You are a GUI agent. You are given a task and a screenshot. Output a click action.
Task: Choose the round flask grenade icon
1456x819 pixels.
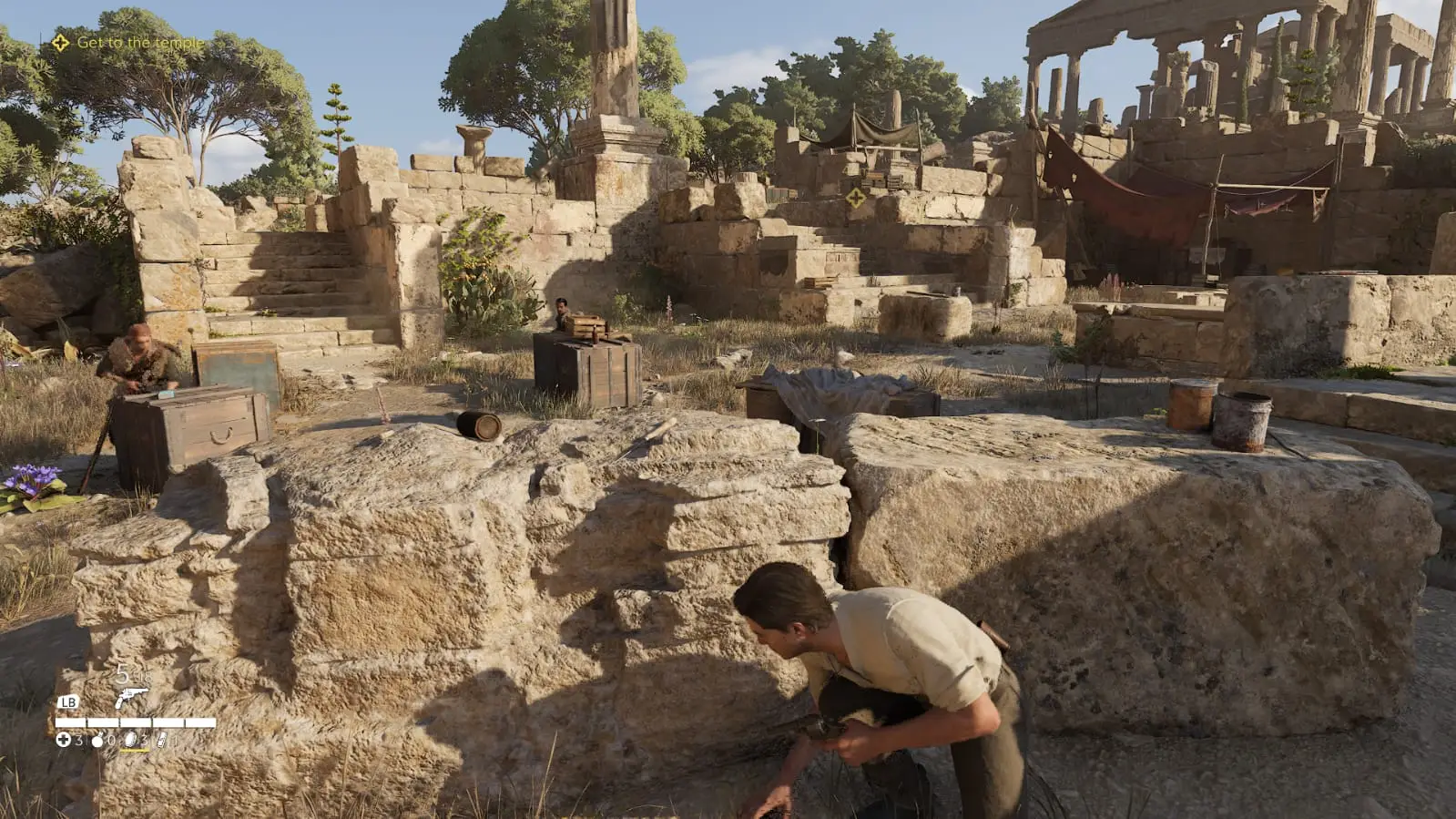click(x=97, y=741)
